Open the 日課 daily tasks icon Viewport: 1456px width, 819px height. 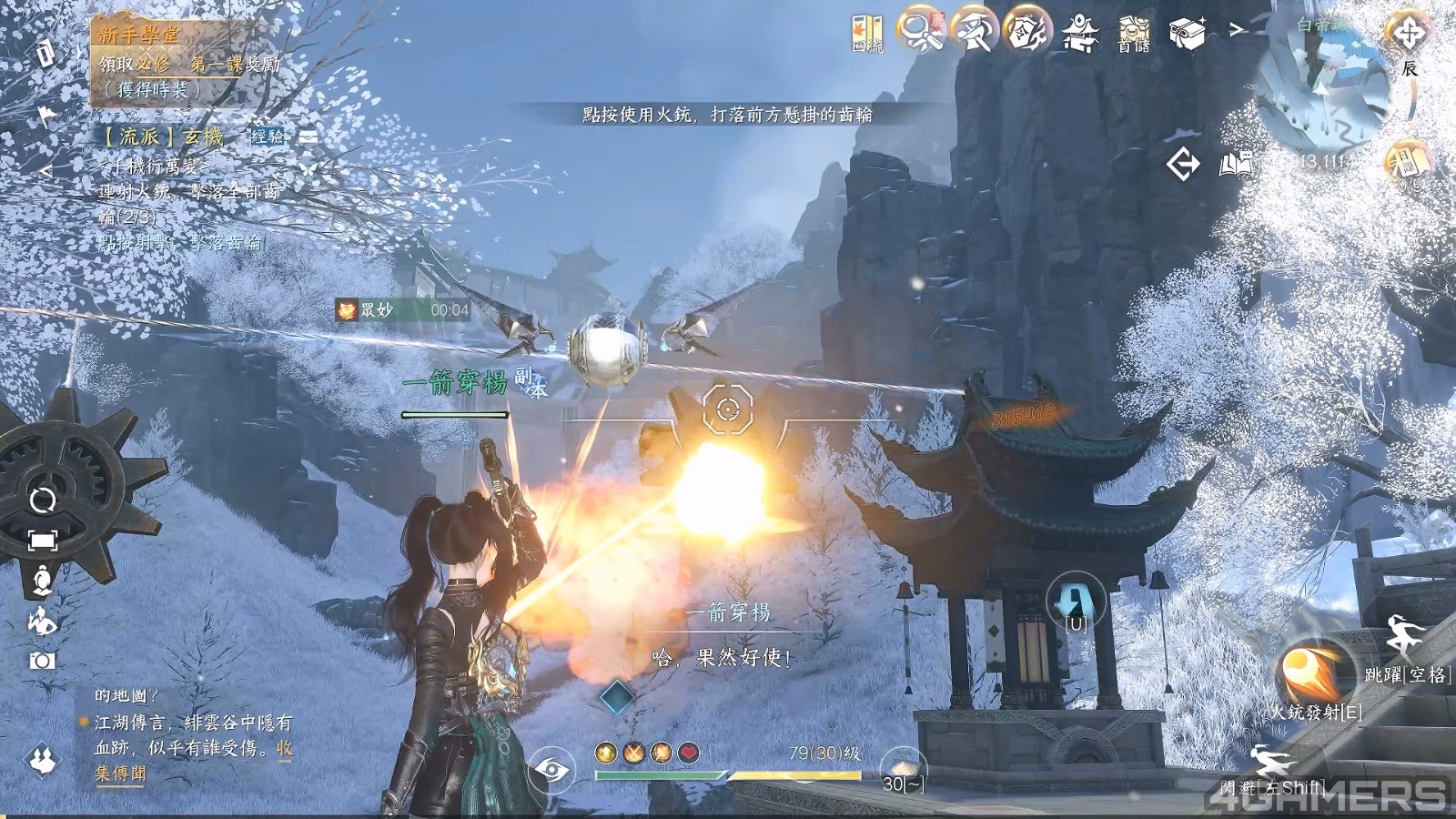(1407, 166)
